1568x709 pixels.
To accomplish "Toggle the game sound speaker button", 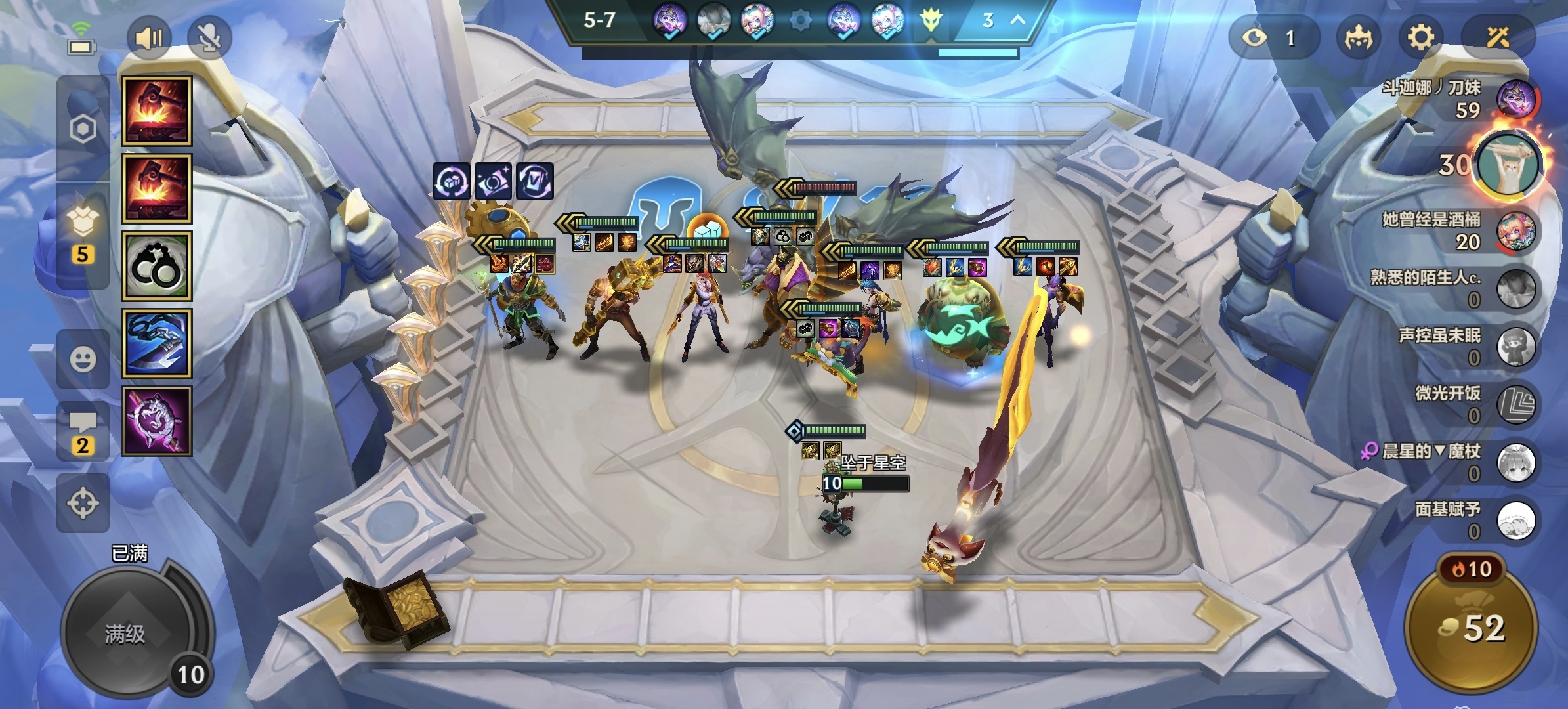I will tap(148, 38).
